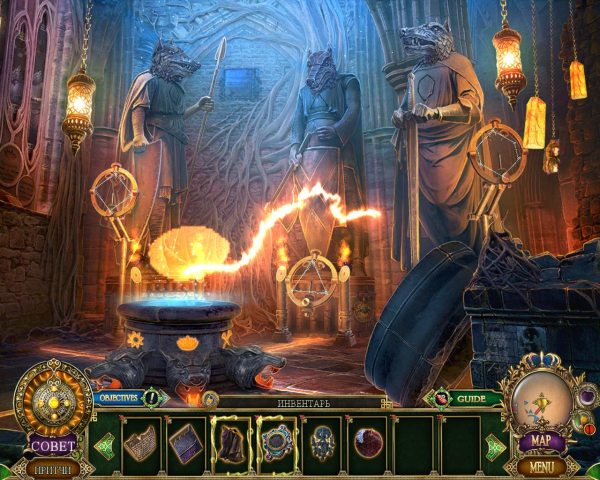Click the golden compass hint amulet
600x480 pixels.
(x=50, y=401)
